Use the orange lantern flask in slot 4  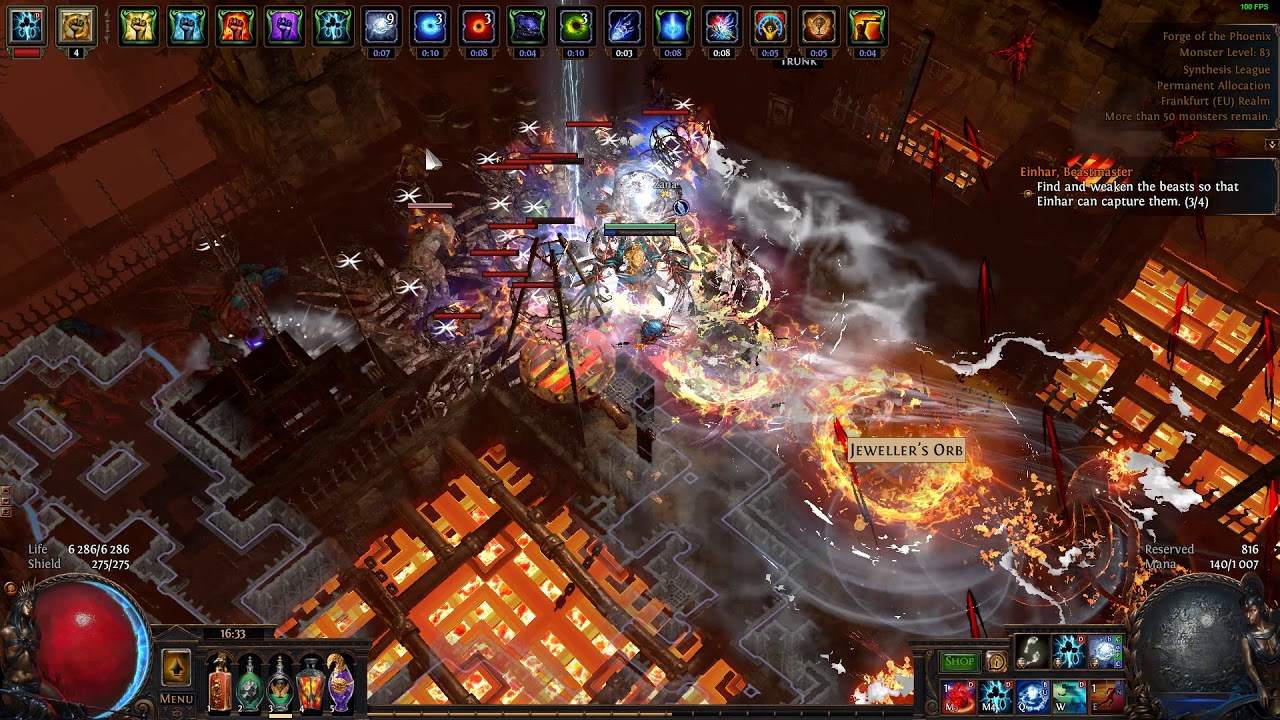(x=311, y=685)
